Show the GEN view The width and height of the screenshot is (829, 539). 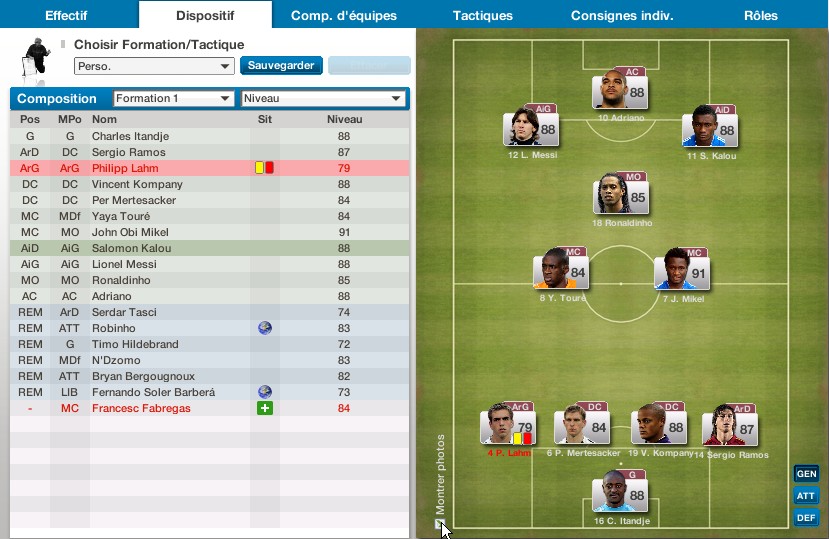tap(806, 474)
